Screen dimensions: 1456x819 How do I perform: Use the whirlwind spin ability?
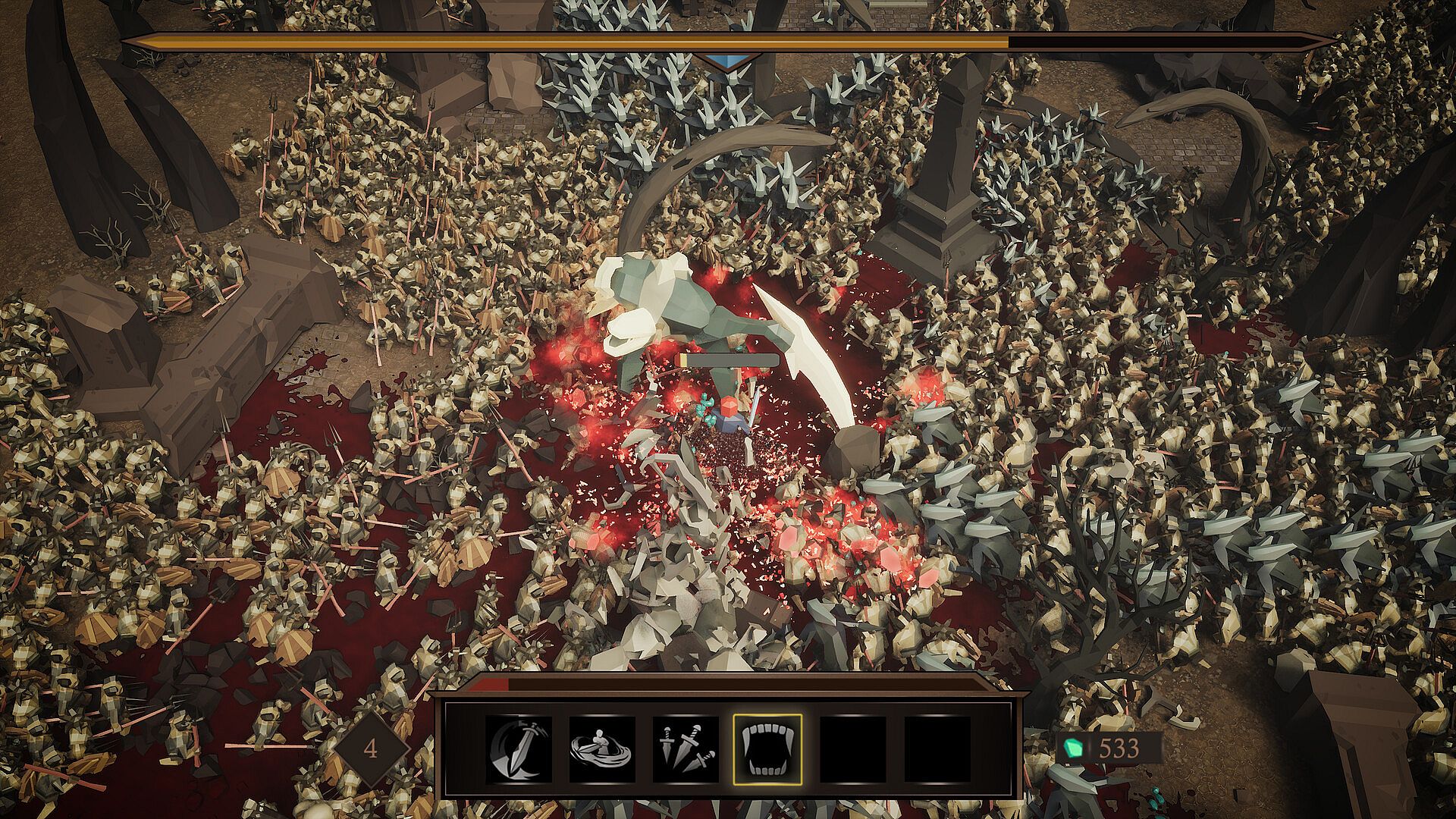pyautogui.click(x=602, y=748)
